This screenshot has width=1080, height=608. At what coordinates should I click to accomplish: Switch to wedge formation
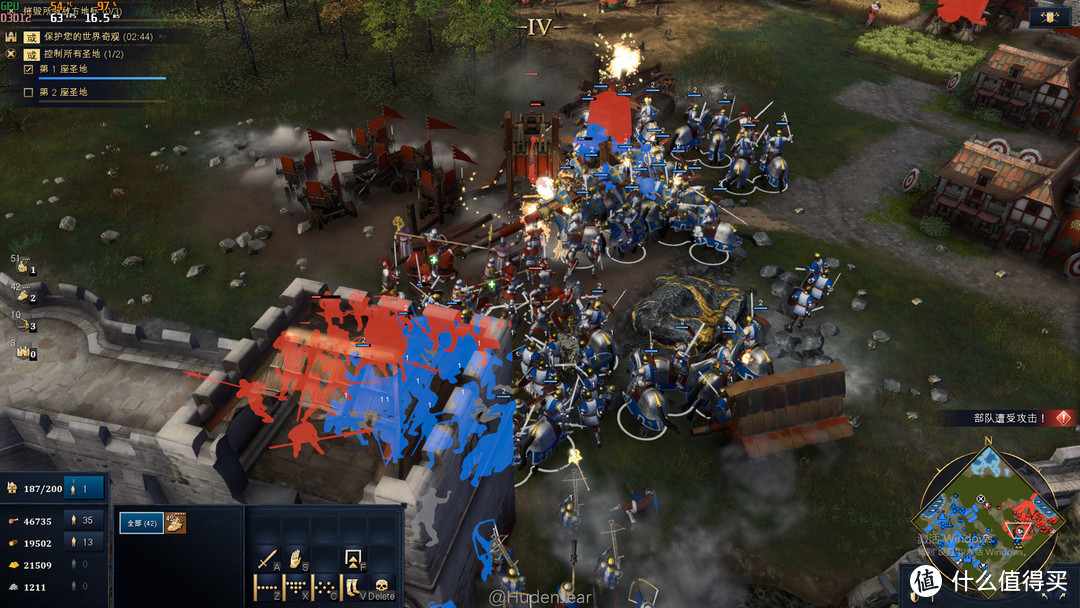pyautogui.click(x=296, y=588)
